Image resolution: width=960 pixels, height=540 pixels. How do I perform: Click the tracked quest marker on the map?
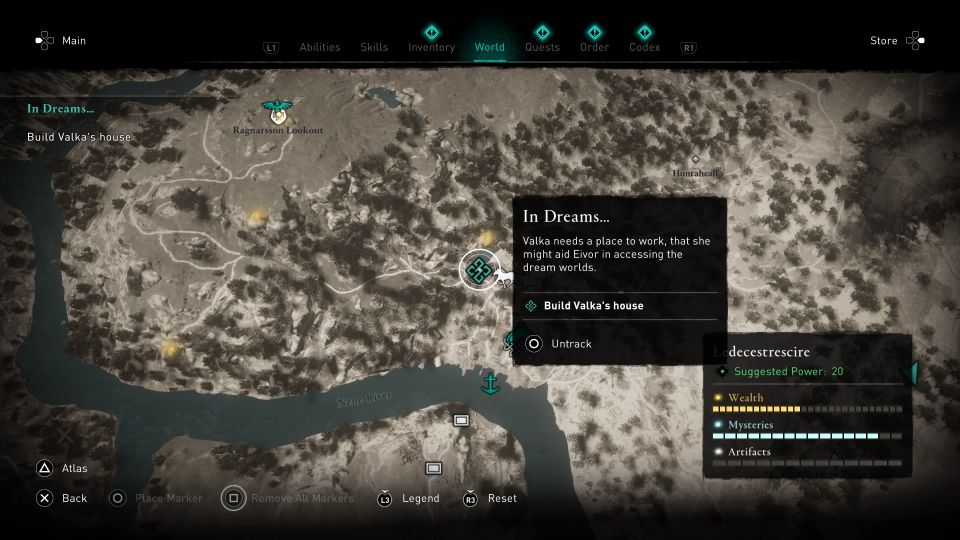pyautogui.click(x=479, y=269)
